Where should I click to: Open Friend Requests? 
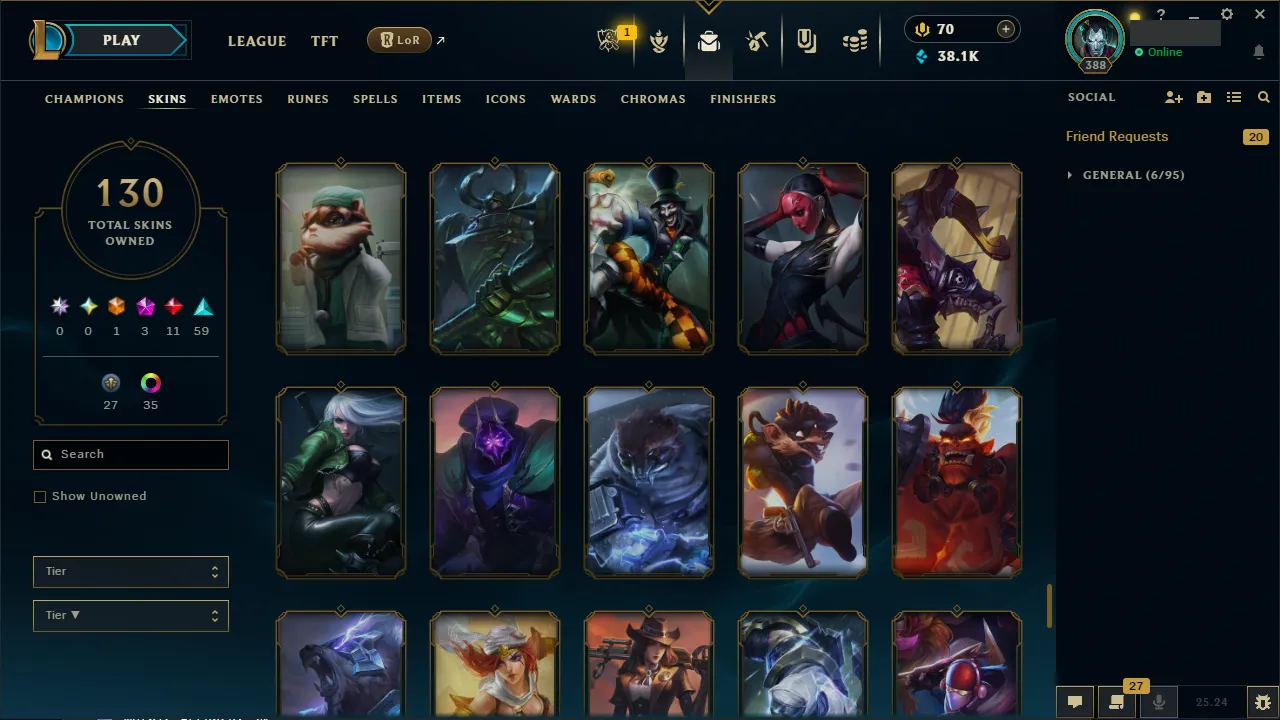click(1117, 136)
